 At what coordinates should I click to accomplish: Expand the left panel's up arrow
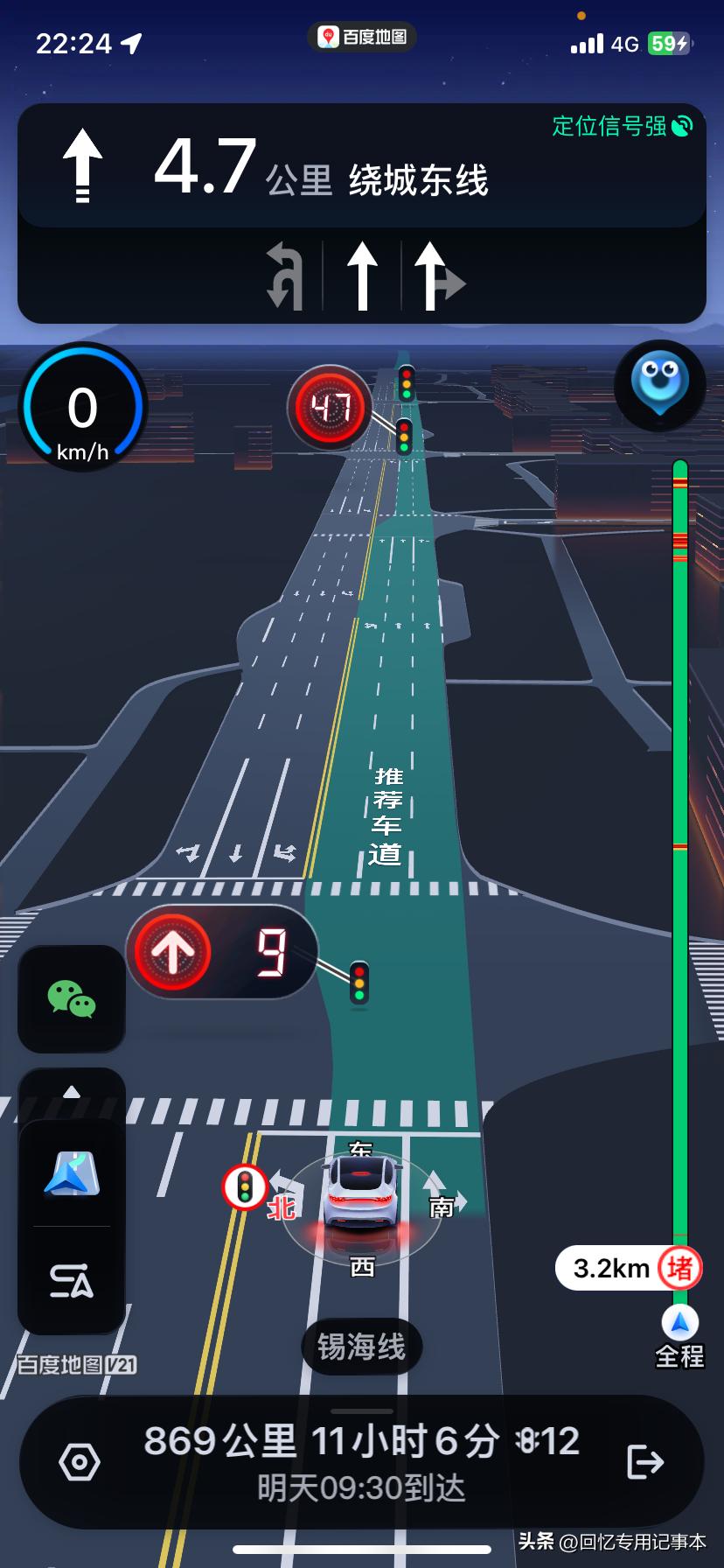click(72, 1092)
